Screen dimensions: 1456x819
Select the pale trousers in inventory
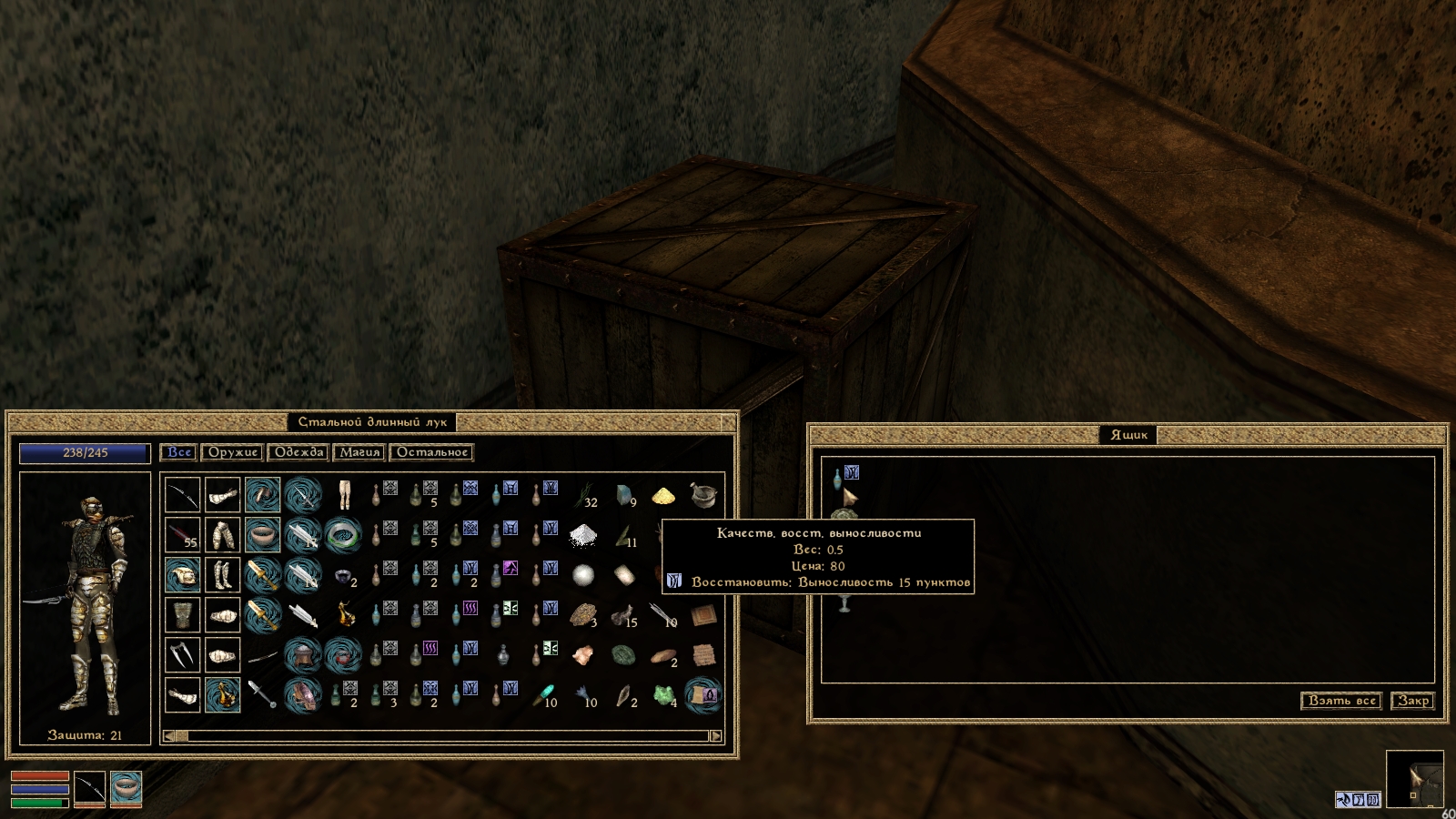(x=343, y=495)
